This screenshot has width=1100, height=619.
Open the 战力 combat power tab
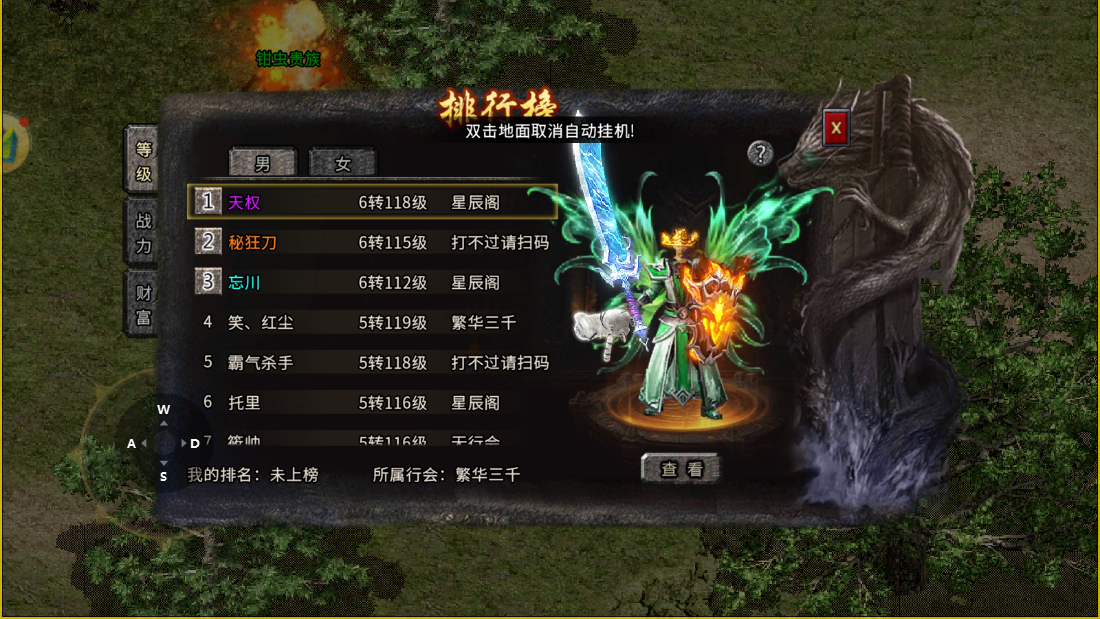144,233
